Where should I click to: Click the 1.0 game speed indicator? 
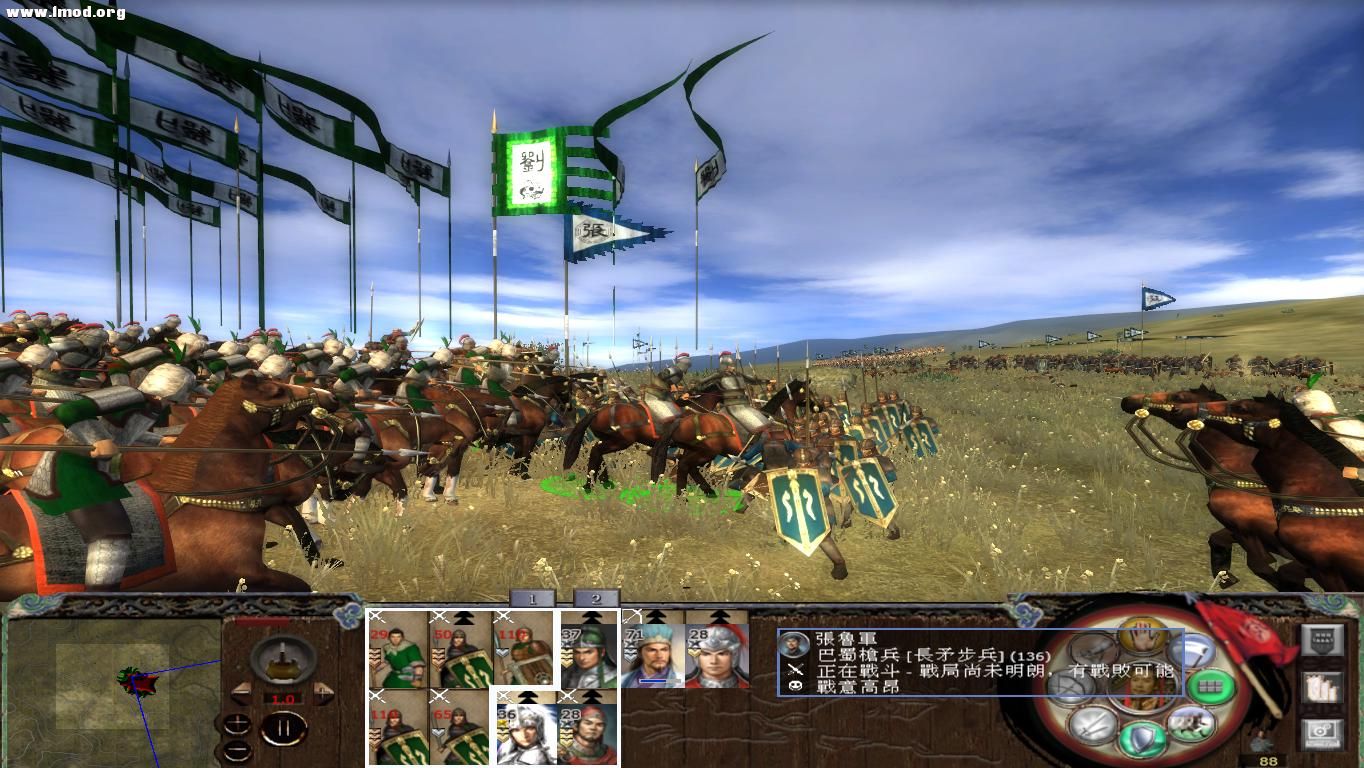[x=285, y=698]
